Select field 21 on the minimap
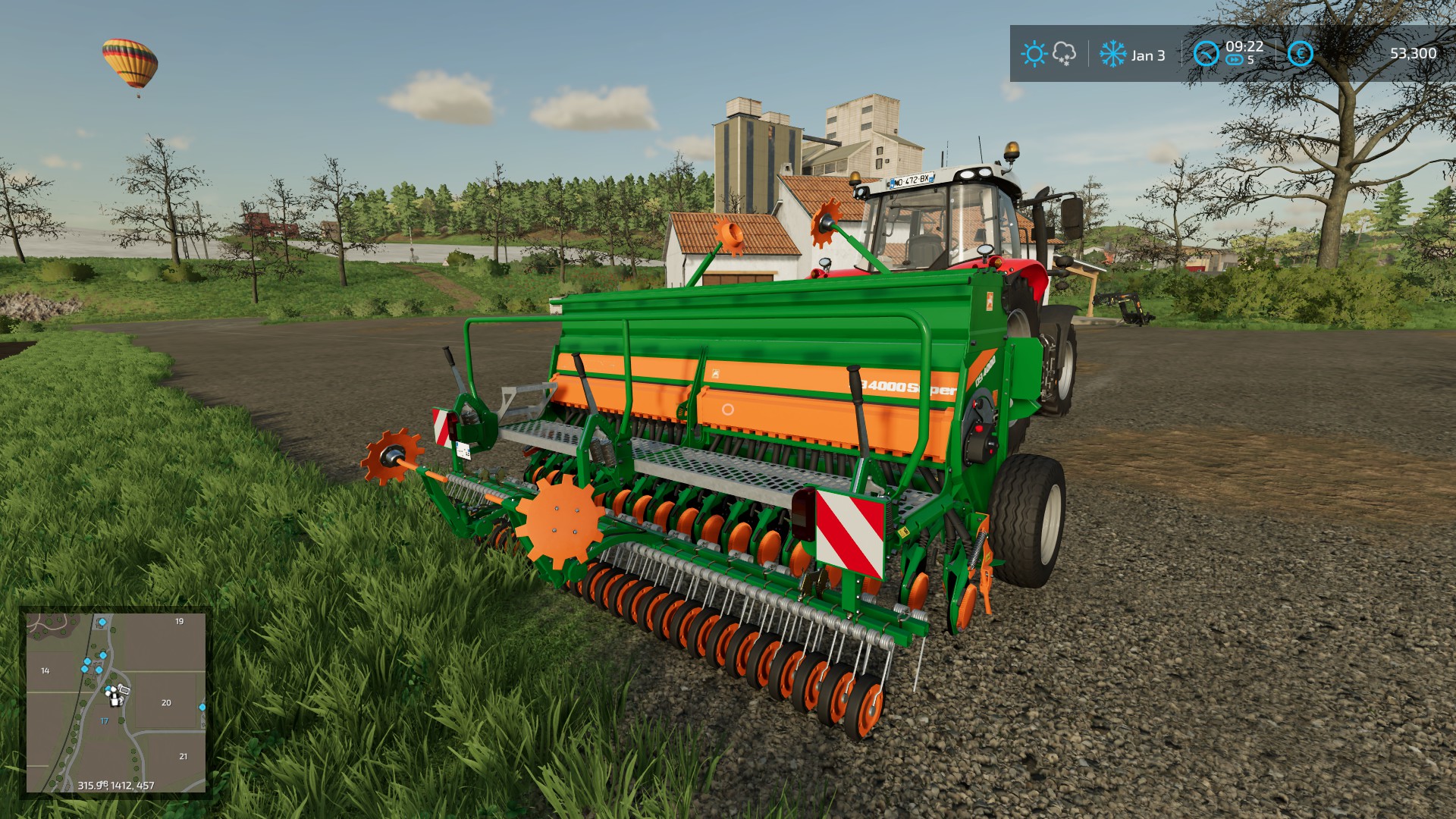This screenshot has height=819, width=1456. [183, 757]
